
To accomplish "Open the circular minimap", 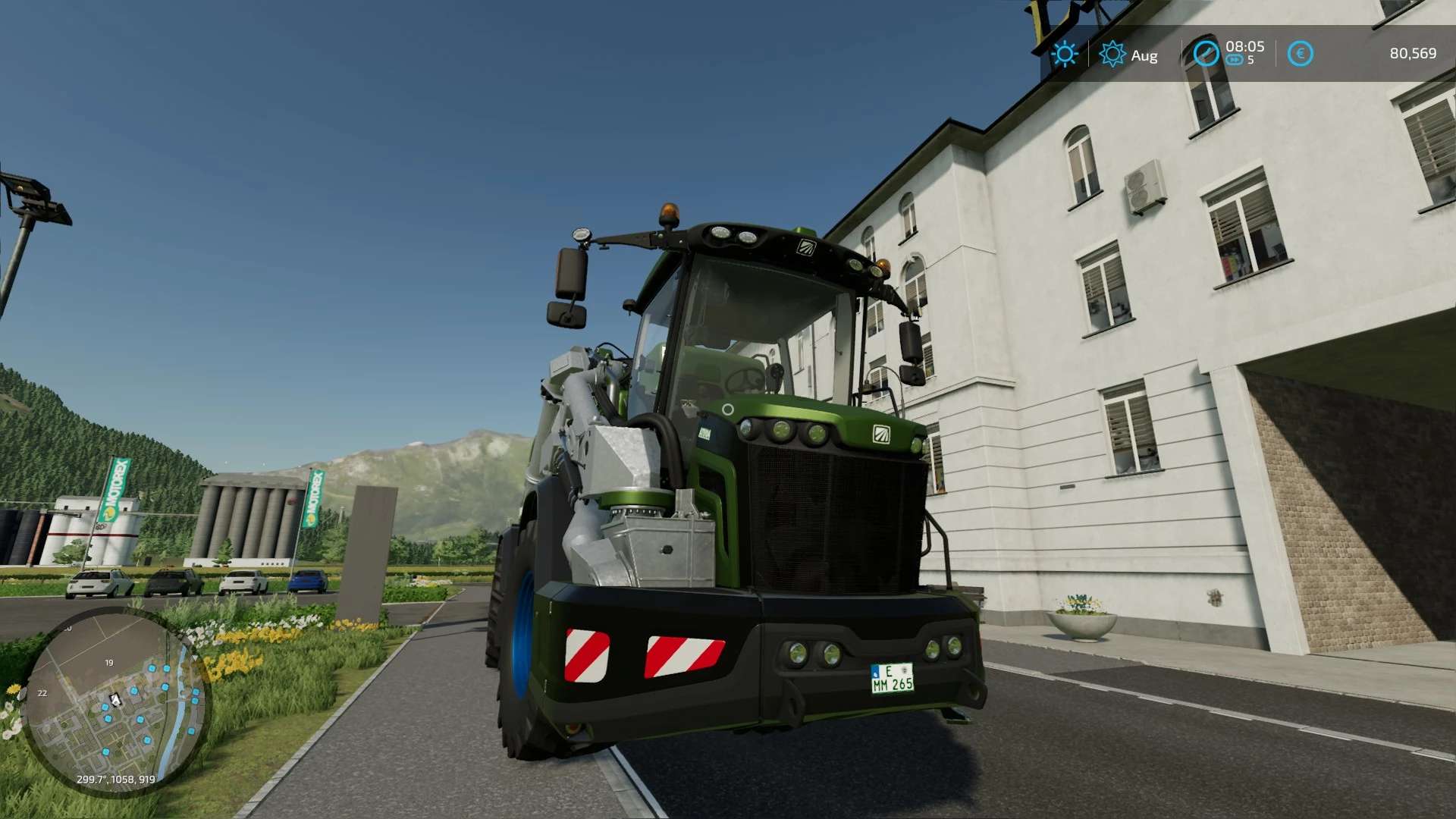I will (115, 701).
